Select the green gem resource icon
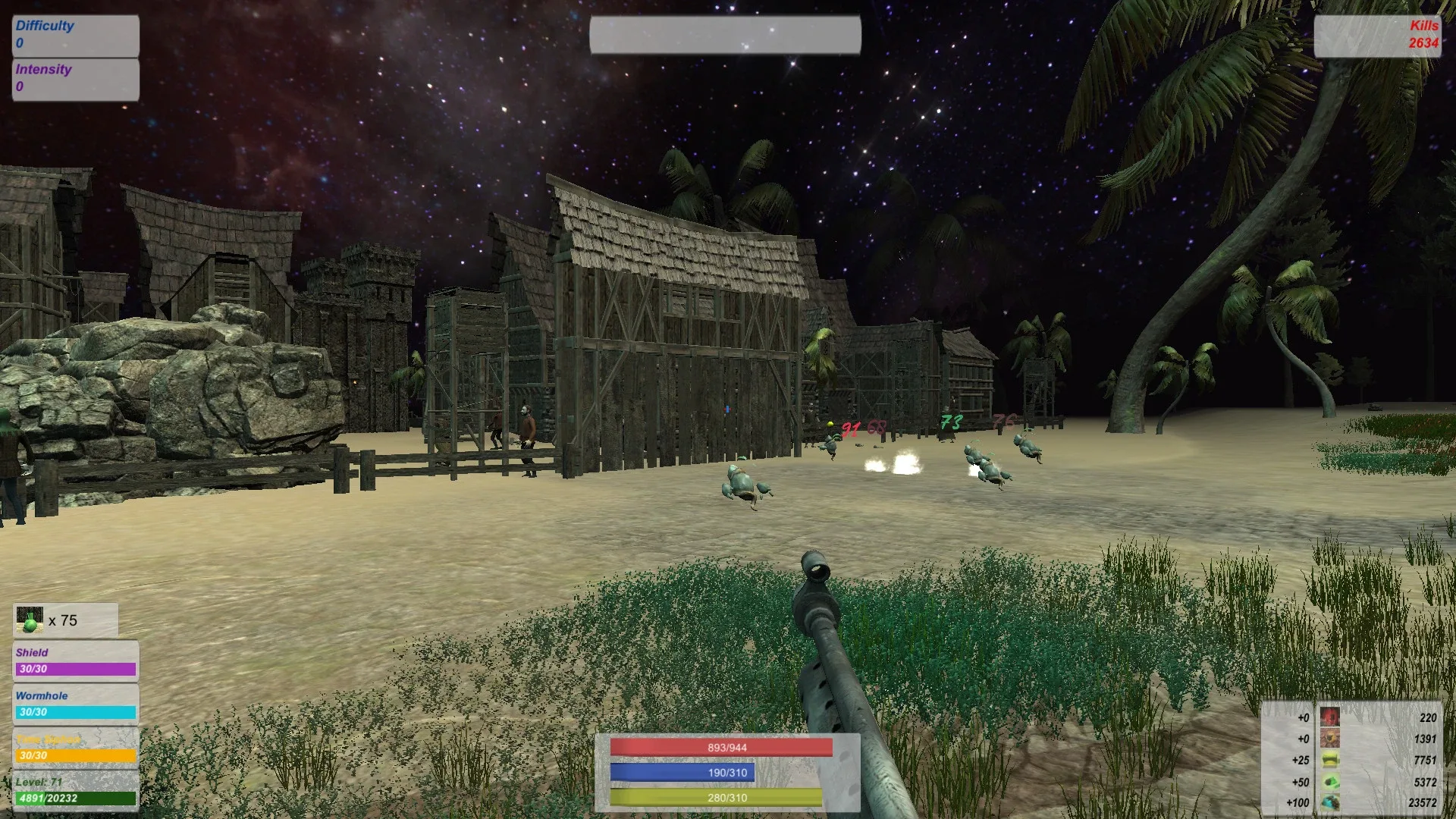Image resolution: width=1456 pixels, height=819 pixels. pyautogui.click(x=1329, y=782)
